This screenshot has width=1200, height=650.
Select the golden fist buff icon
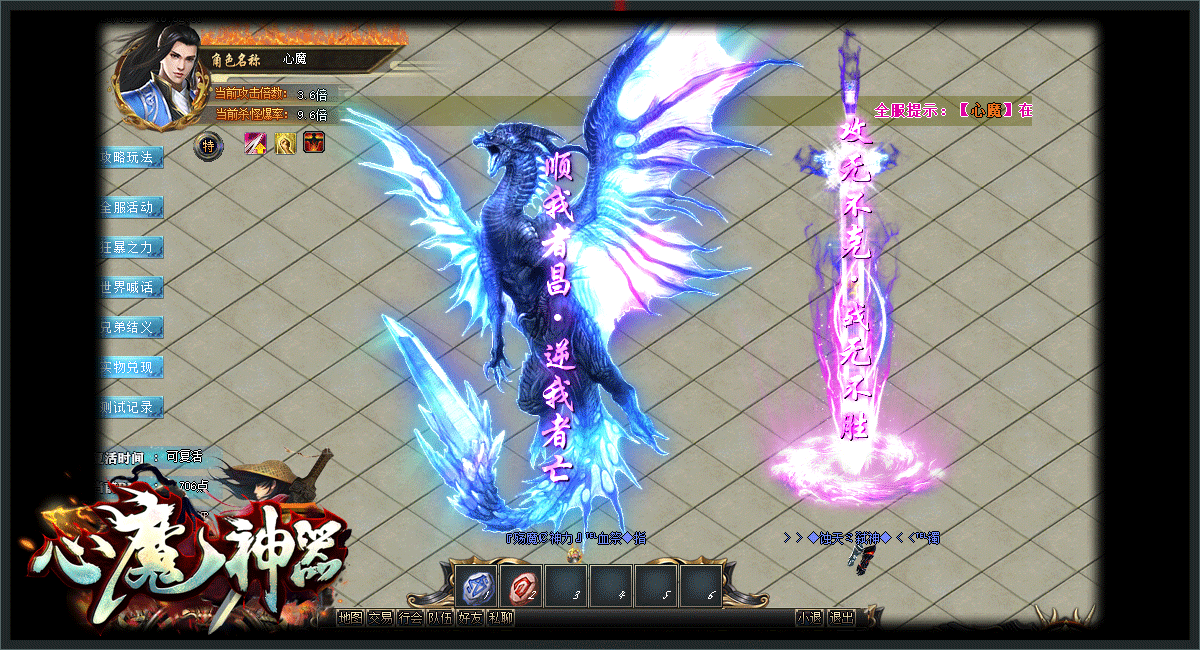tap(285, 144)
